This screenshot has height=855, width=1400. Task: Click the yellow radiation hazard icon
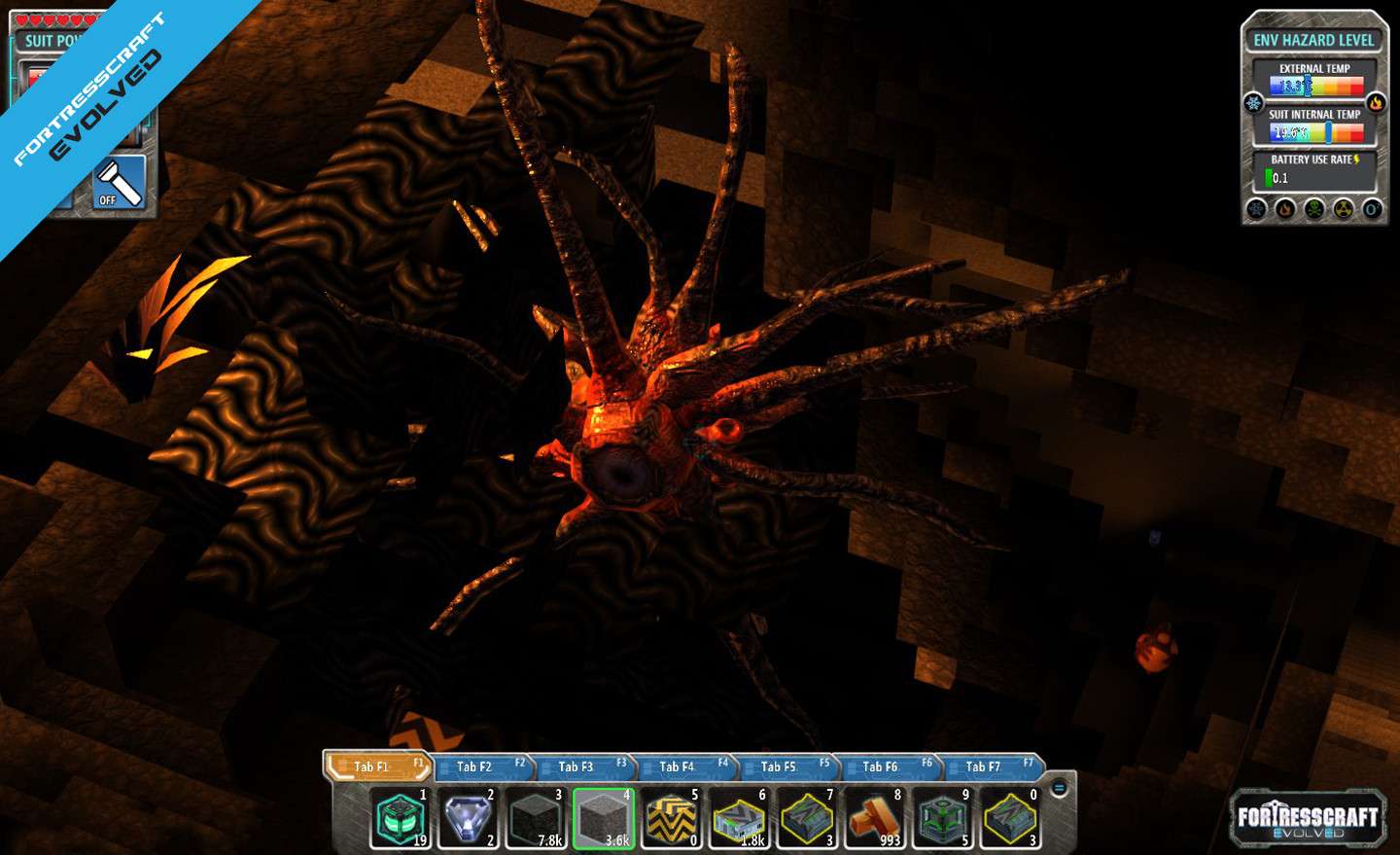tap(1344, 209)
